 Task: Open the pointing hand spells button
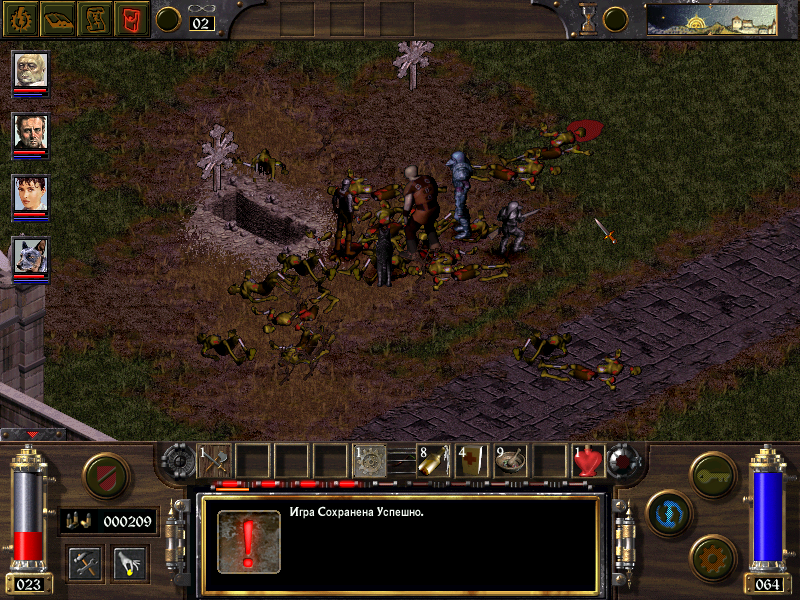[130, 562]
